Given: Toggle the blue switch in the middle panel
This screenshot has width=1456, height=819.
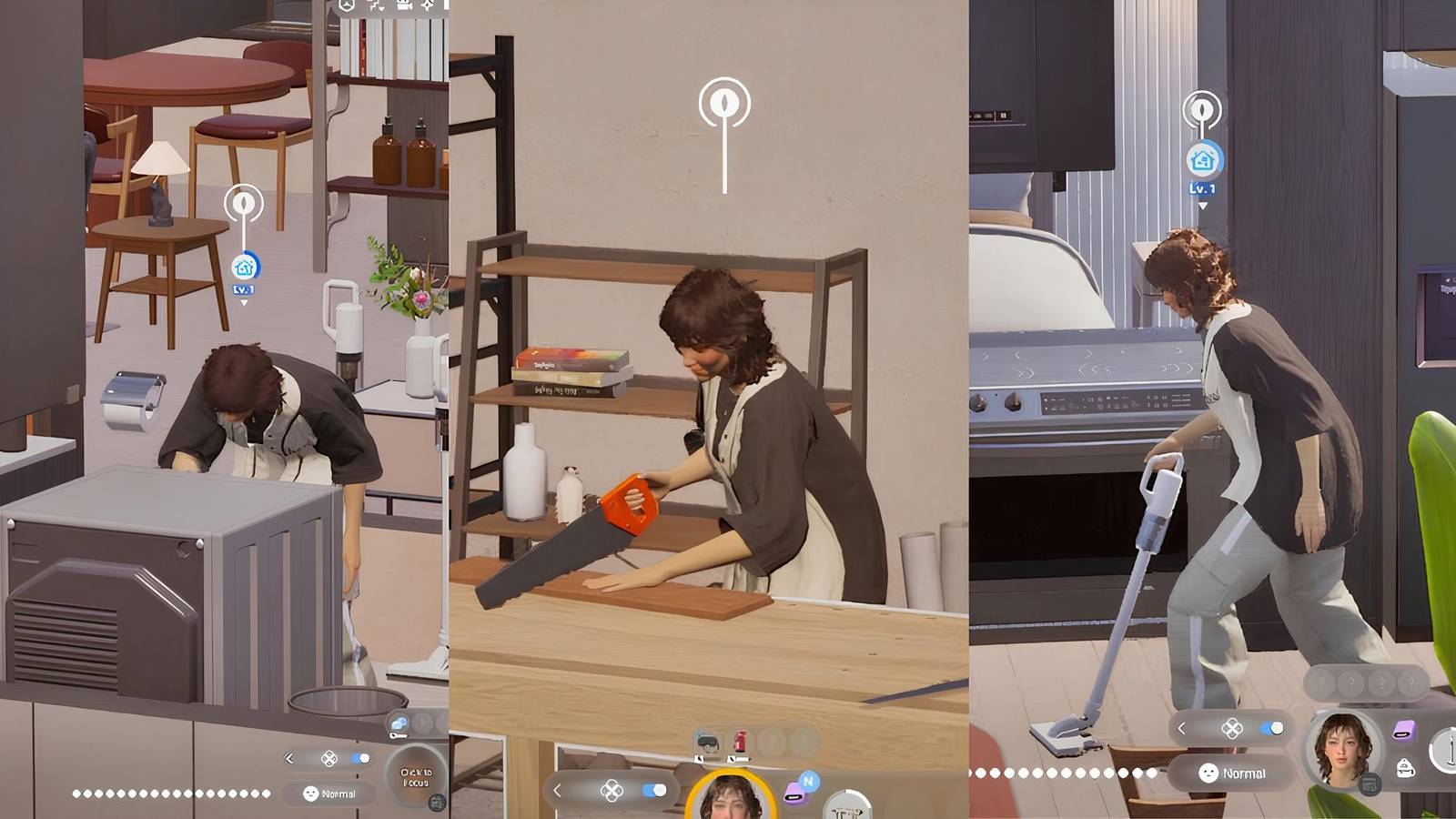Looking at the screenshot, I should tap(652, 791).
